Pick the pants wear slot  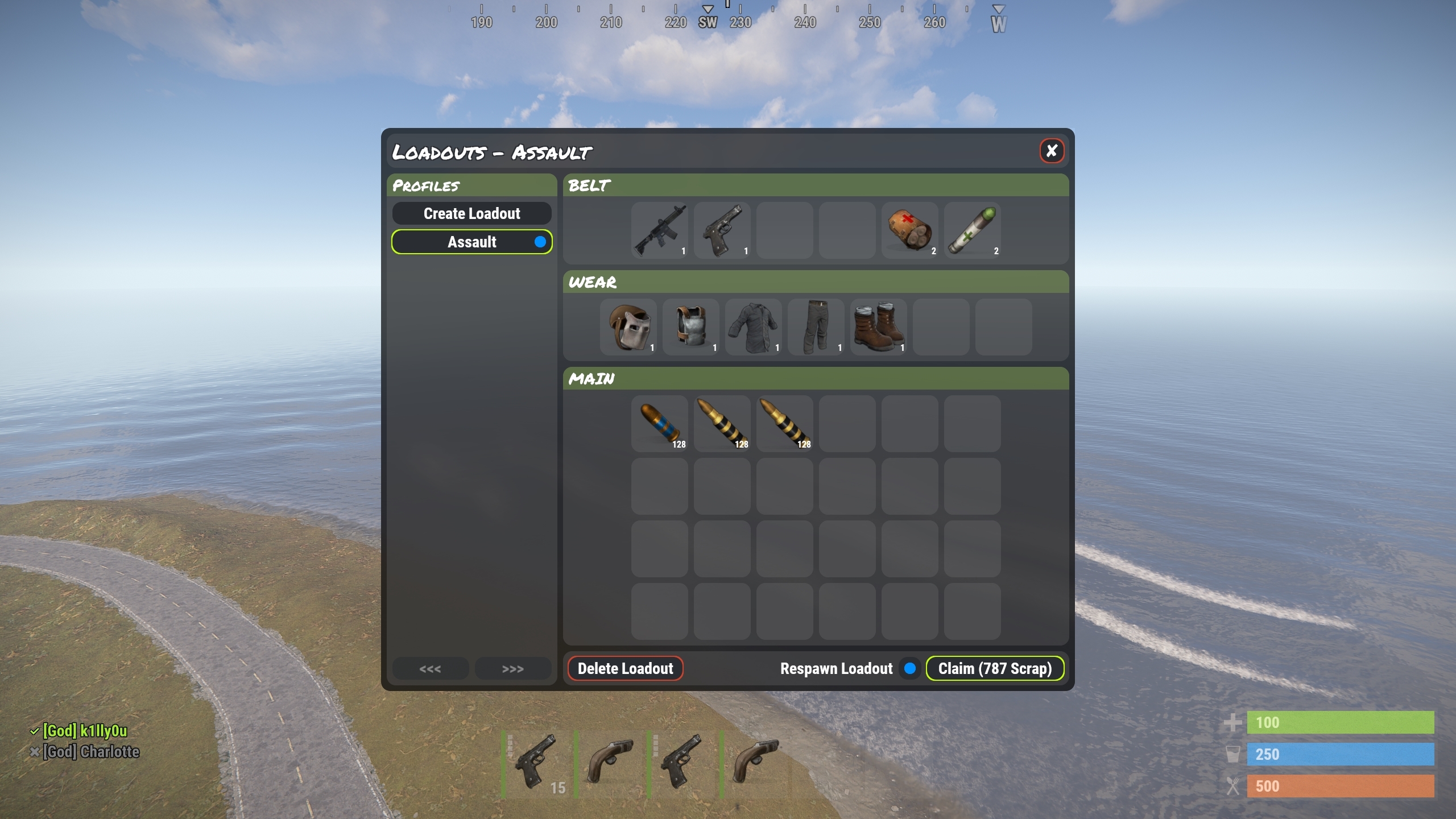click(816, 327)
